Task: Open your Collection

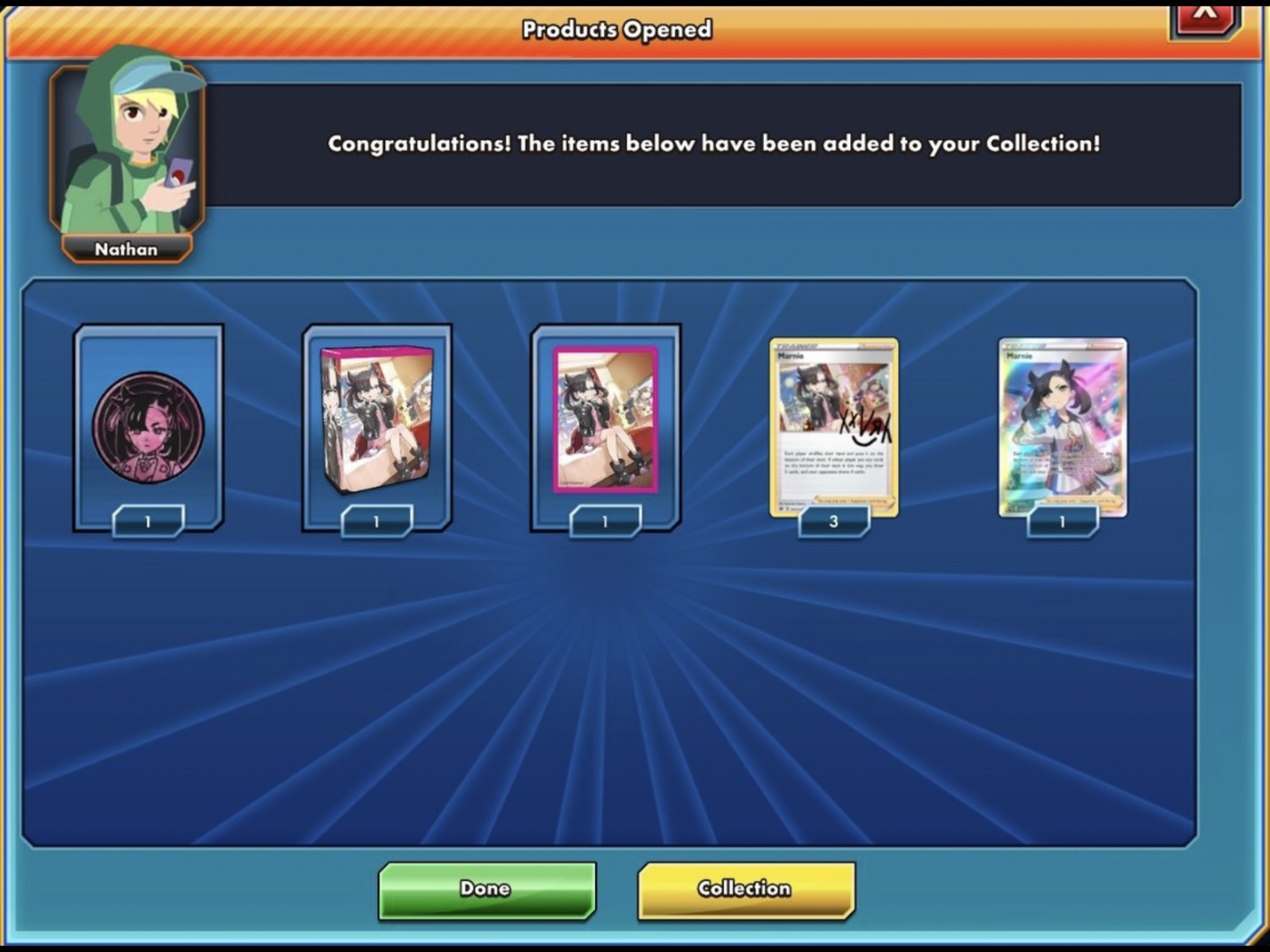Action: click(x=745, y=889)
